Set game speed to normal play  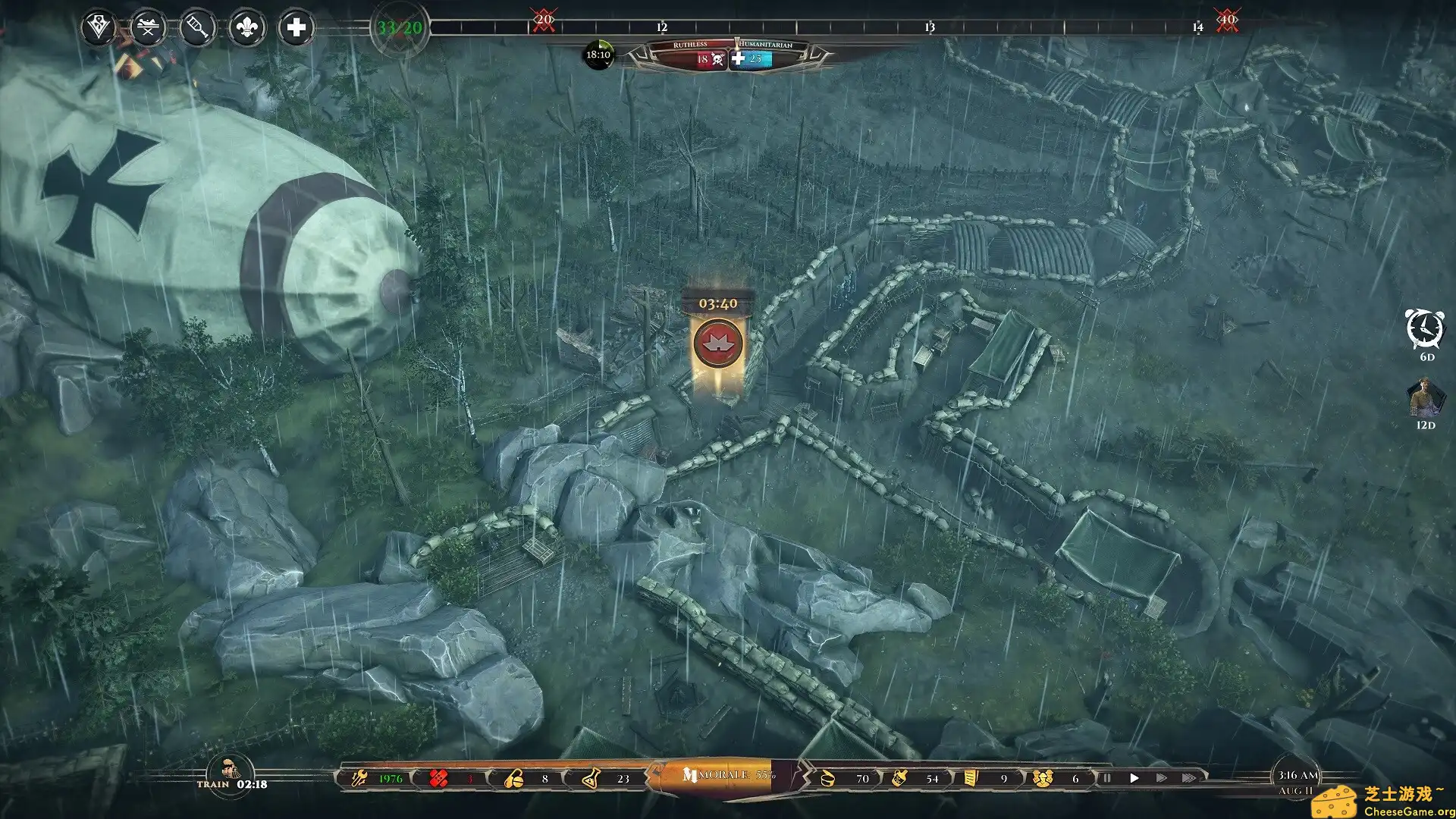click(x=1134, y=778)
